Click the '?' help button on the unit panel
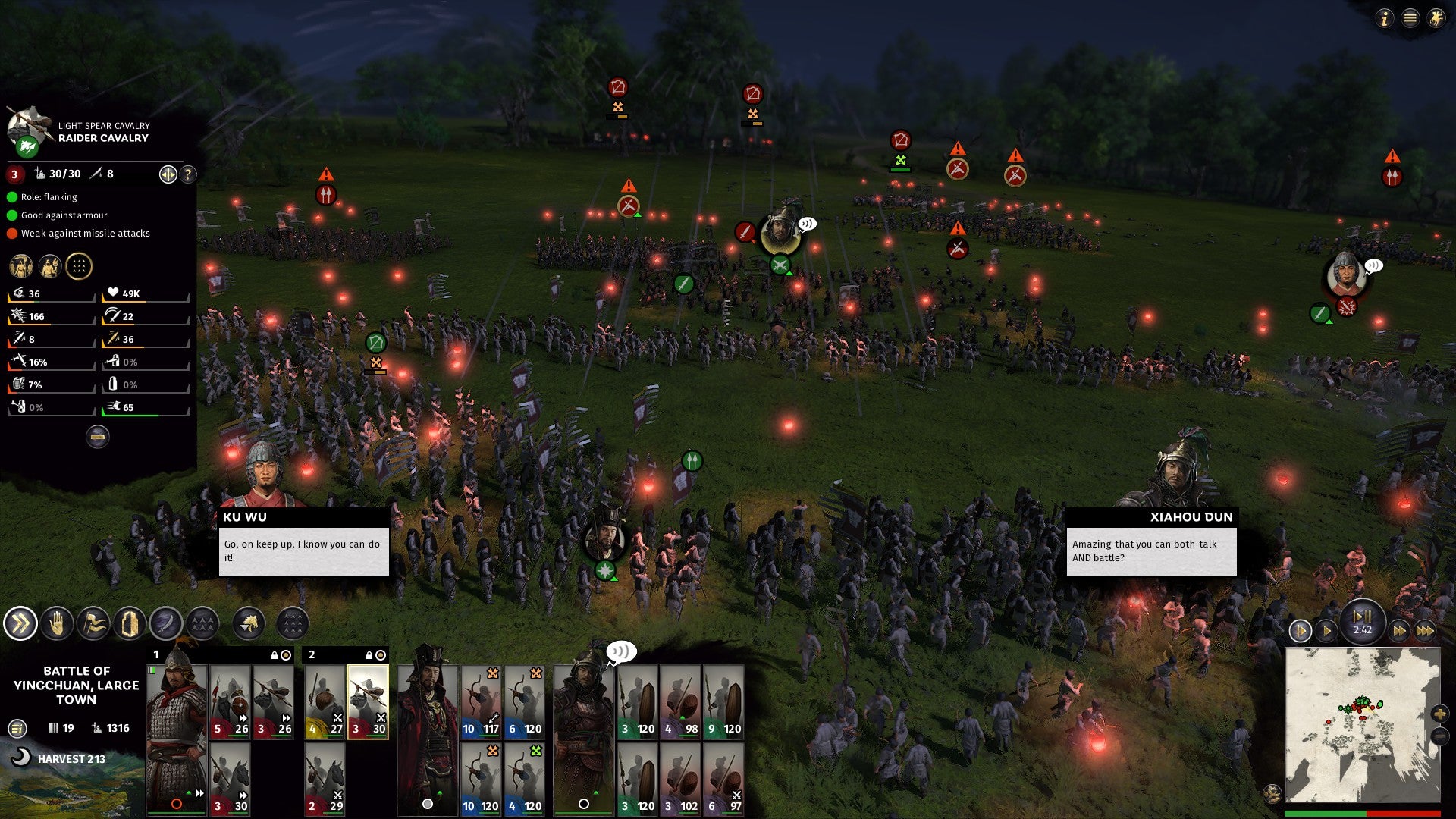This screenshot has width=1456, height=819. (187, 174)
